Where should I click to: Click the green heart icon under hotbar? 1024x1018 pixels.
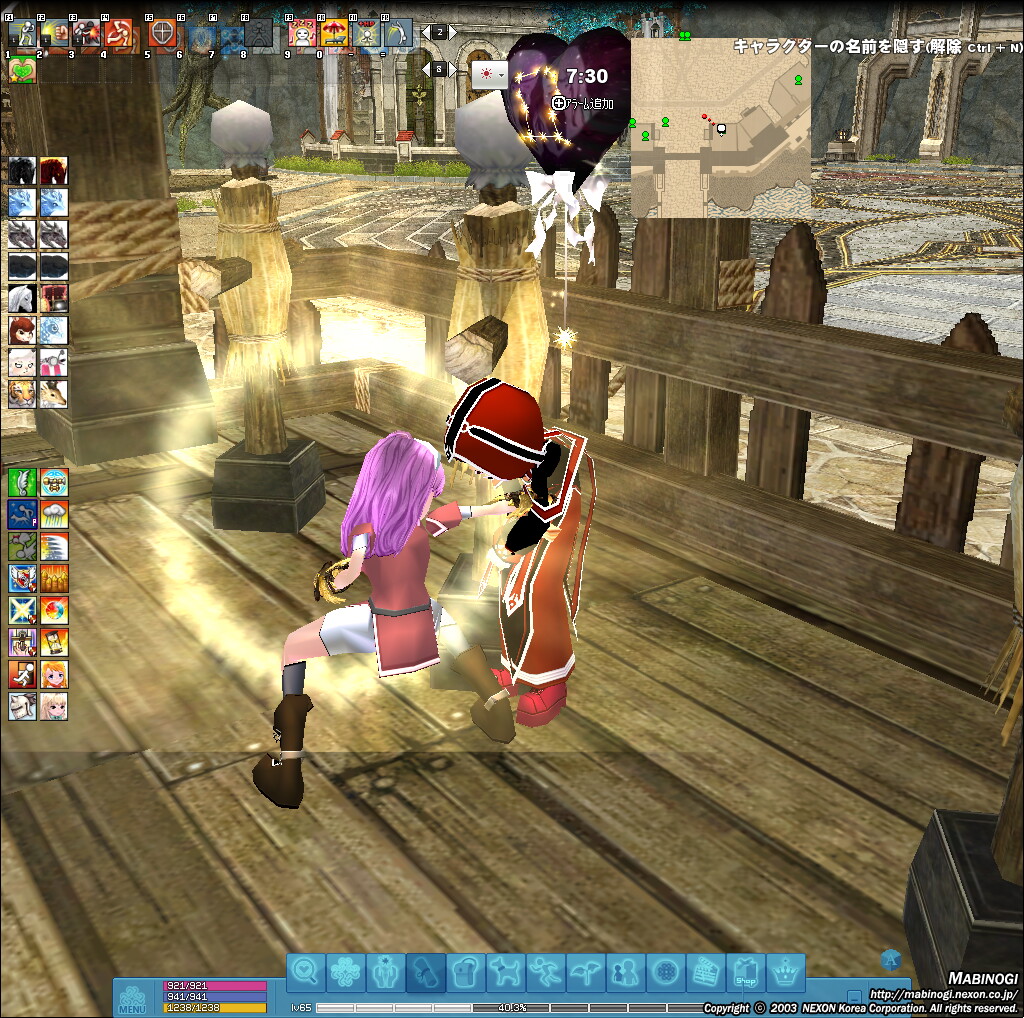[21, 70]
